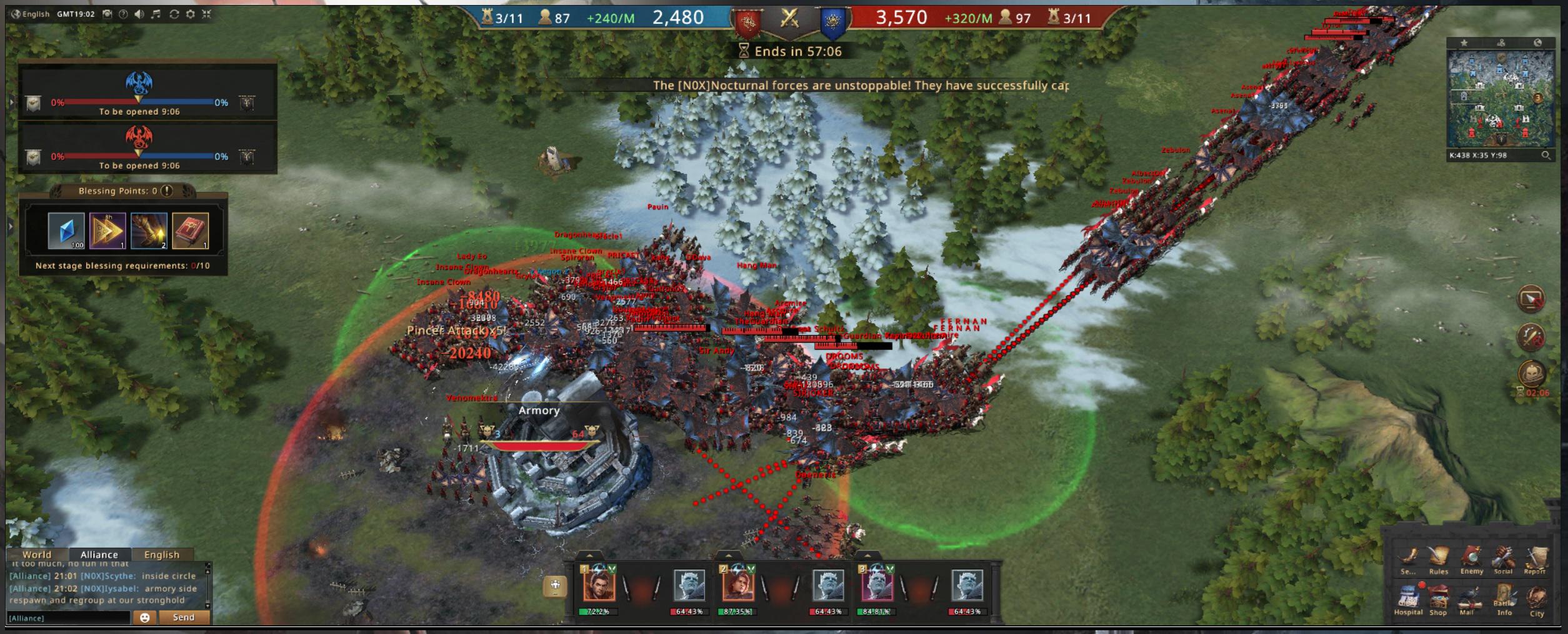Open the chat emoji picker
Image resolution: width=1568 pixels, height=634 pixels.
(144, 617)
